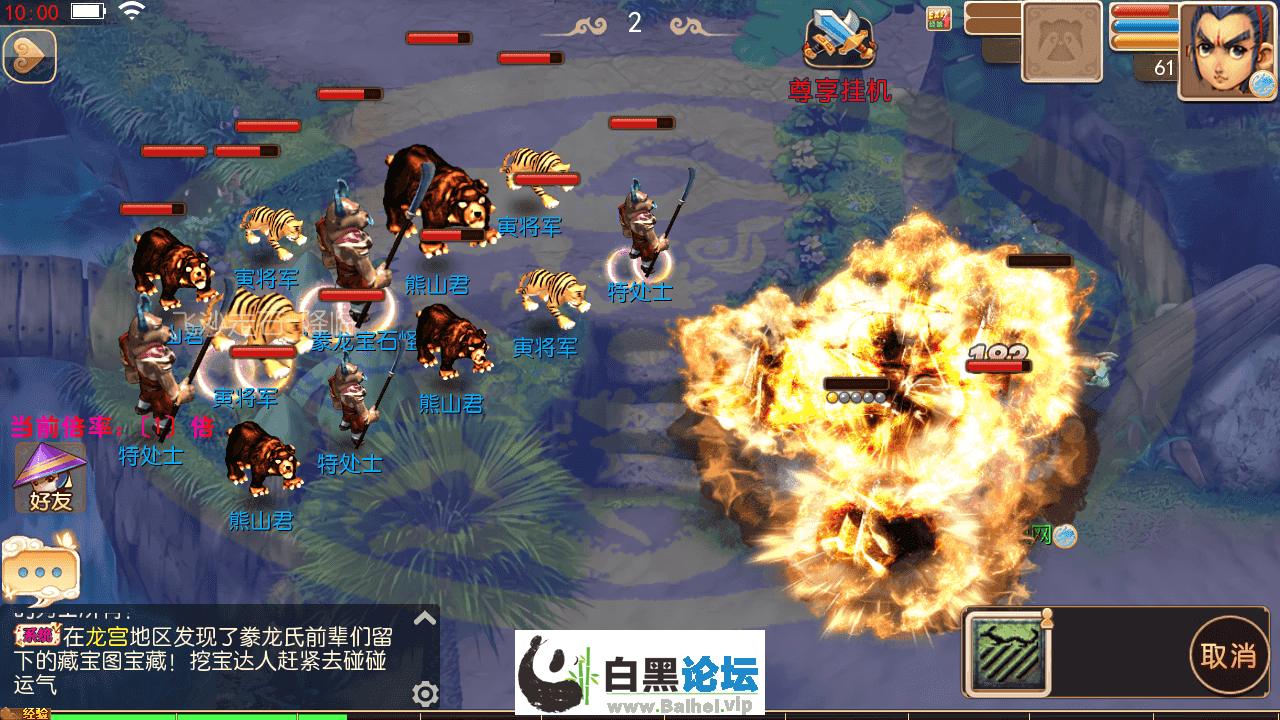1280x720 pixels.
Task: Select the empty pet portrait frame
Action: tap(1061, 42)
